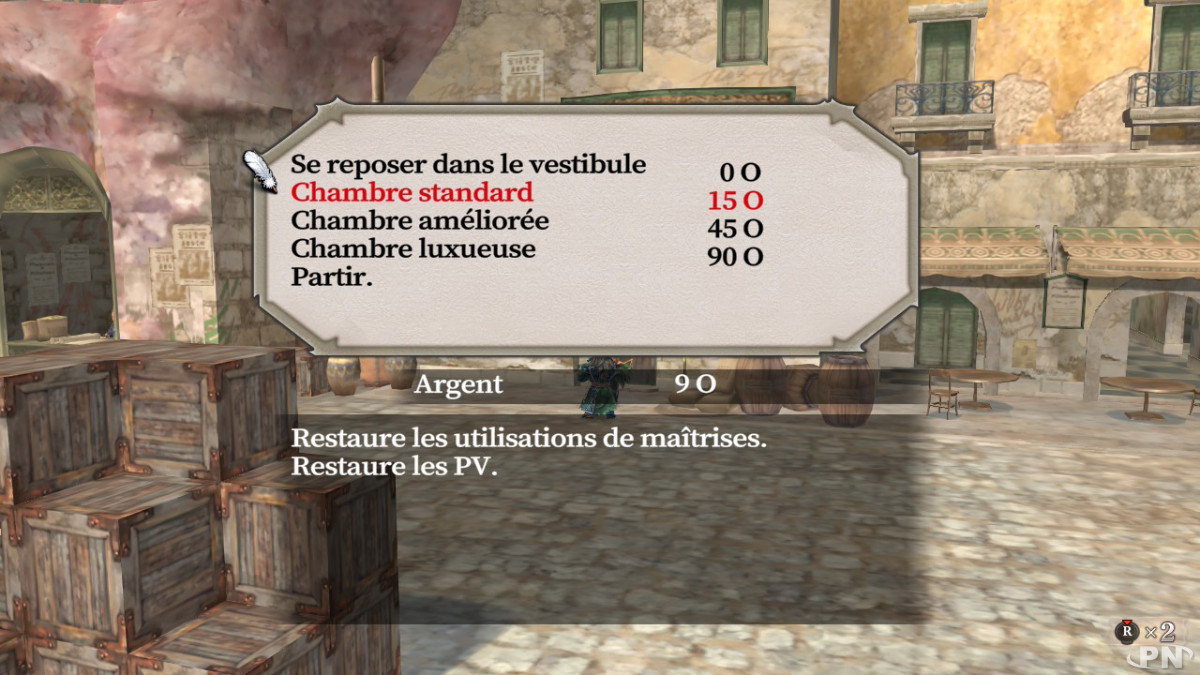
Task: Pick the 'Chambre améliorée' room
Action: tap(419, 220)
